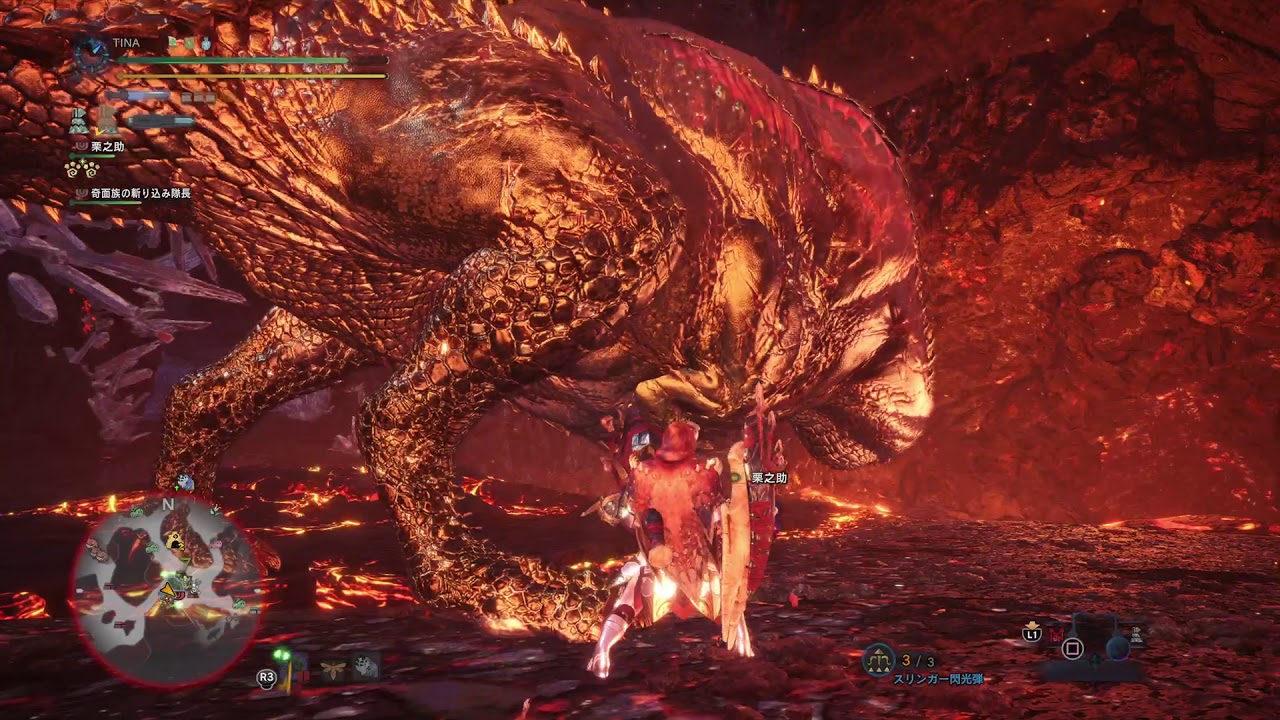Viewport: 1280px width, 720px height.
Task: Toggle the R3 scoutfly control prompt
Action: pos(266,676)
